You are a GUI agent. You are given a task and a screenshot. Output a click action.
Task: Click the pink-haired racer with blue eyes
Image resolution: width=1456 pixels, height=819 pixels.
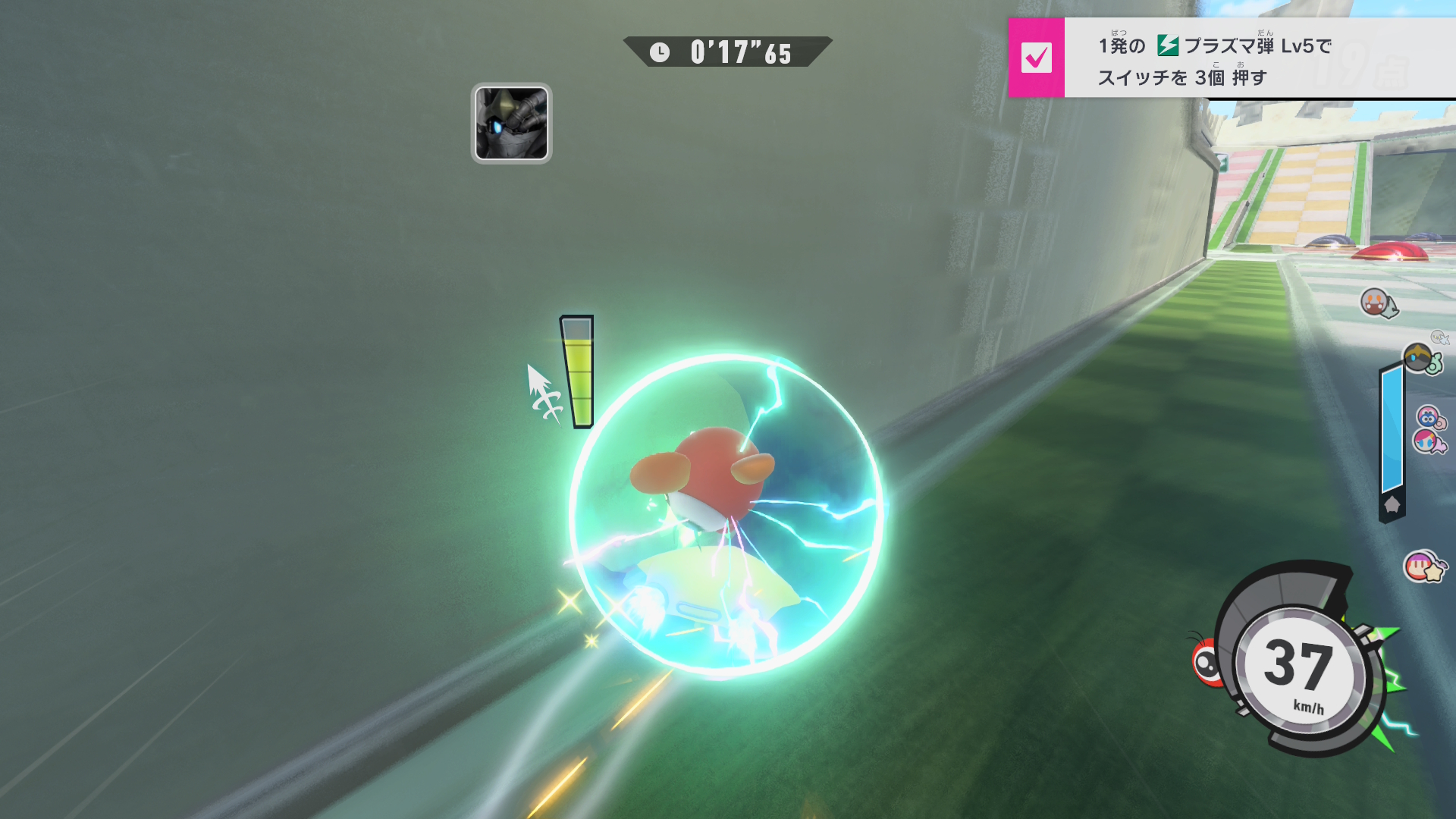1426,441
